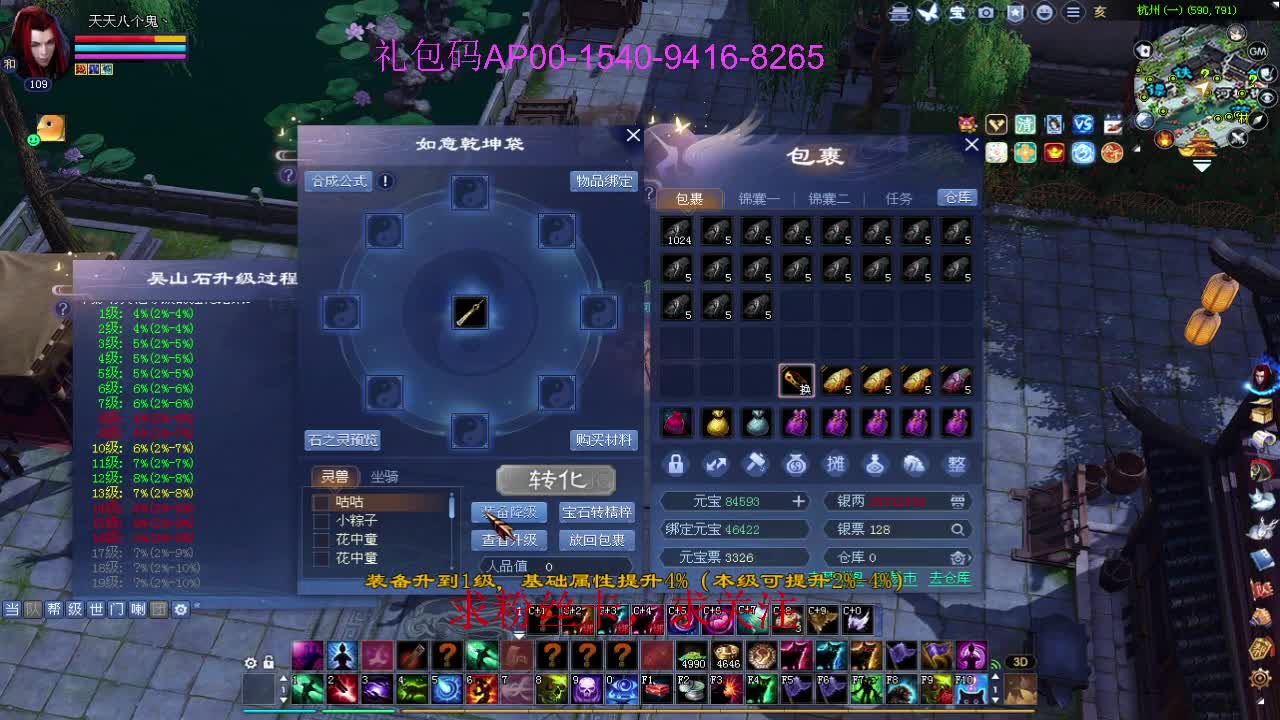Switch to the 坐骑 mount tab
1280x720 pixels.
click(x=387, y=477)
